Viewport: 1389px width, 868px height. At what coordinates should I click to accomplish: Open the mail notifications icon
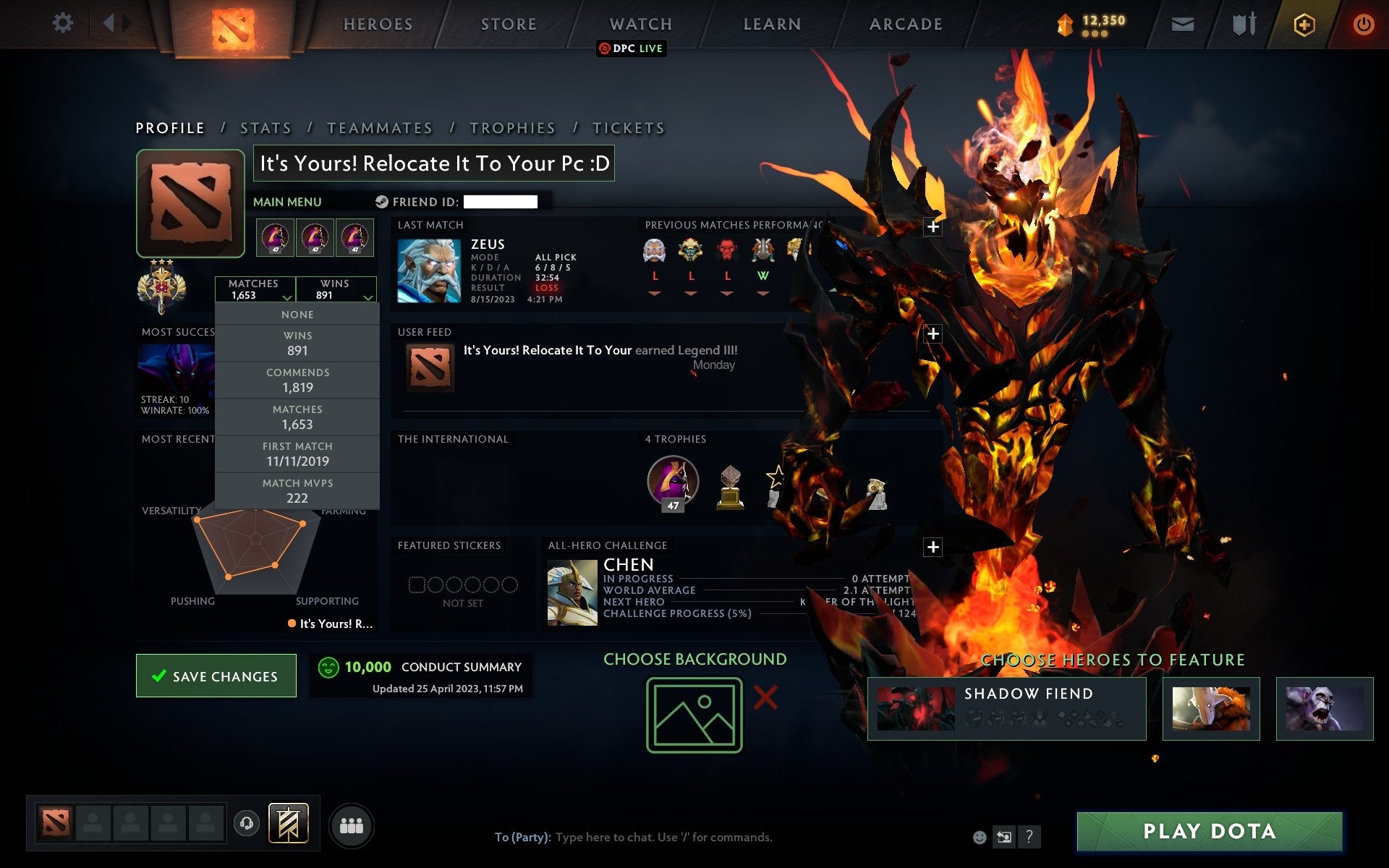1182,24
